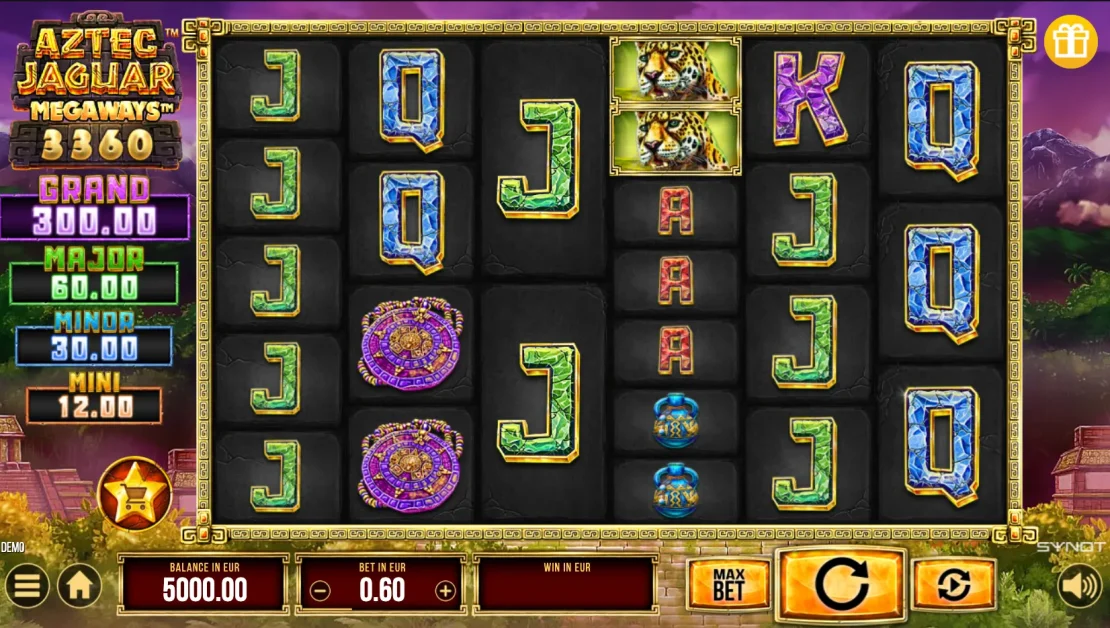1110x628 pixels.
Task: Toggle the sound speaker icon
Action: [1080, 586]
